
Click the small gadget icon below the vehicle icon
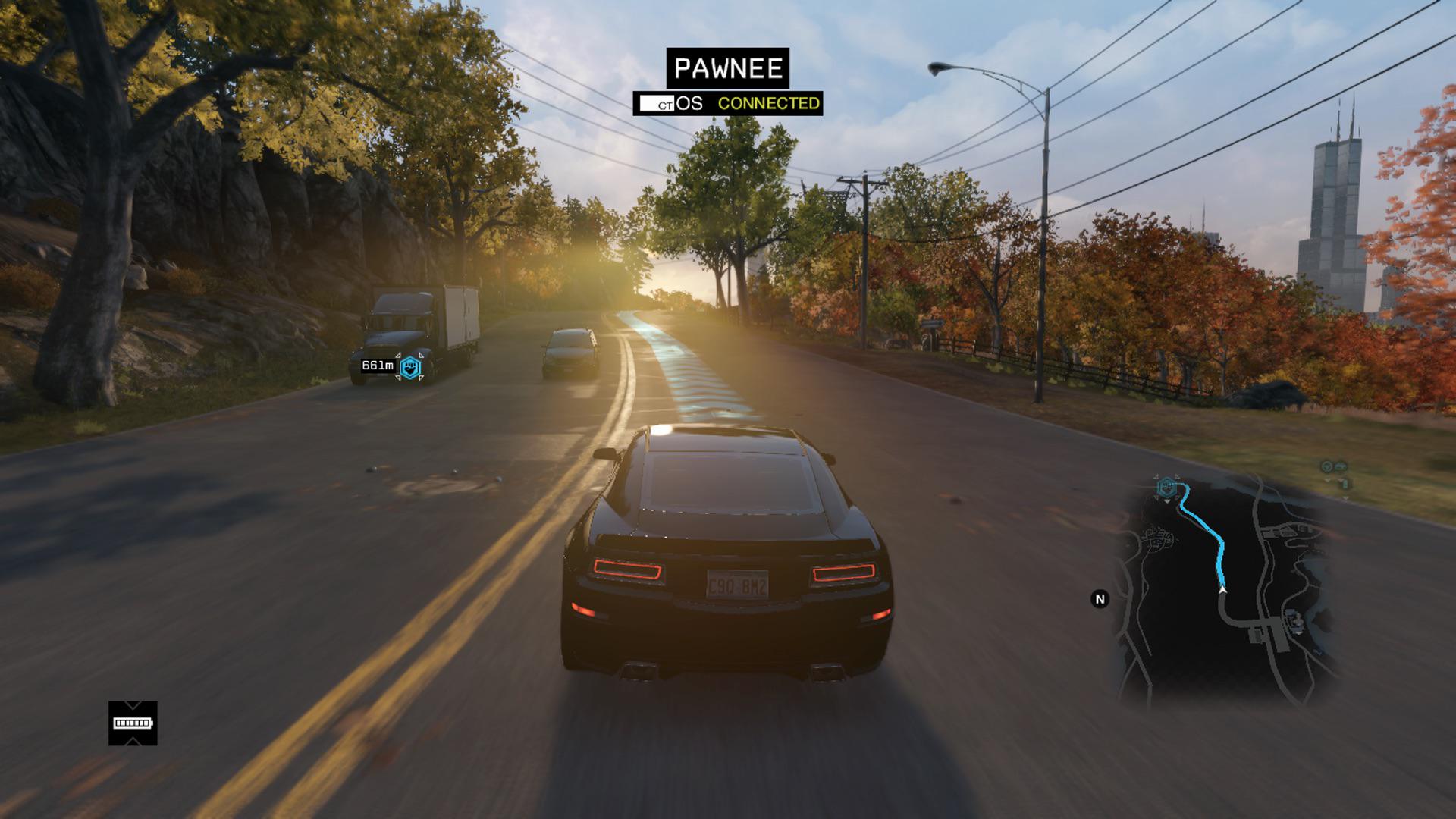pyautogui.click(x=1345, y=483)
